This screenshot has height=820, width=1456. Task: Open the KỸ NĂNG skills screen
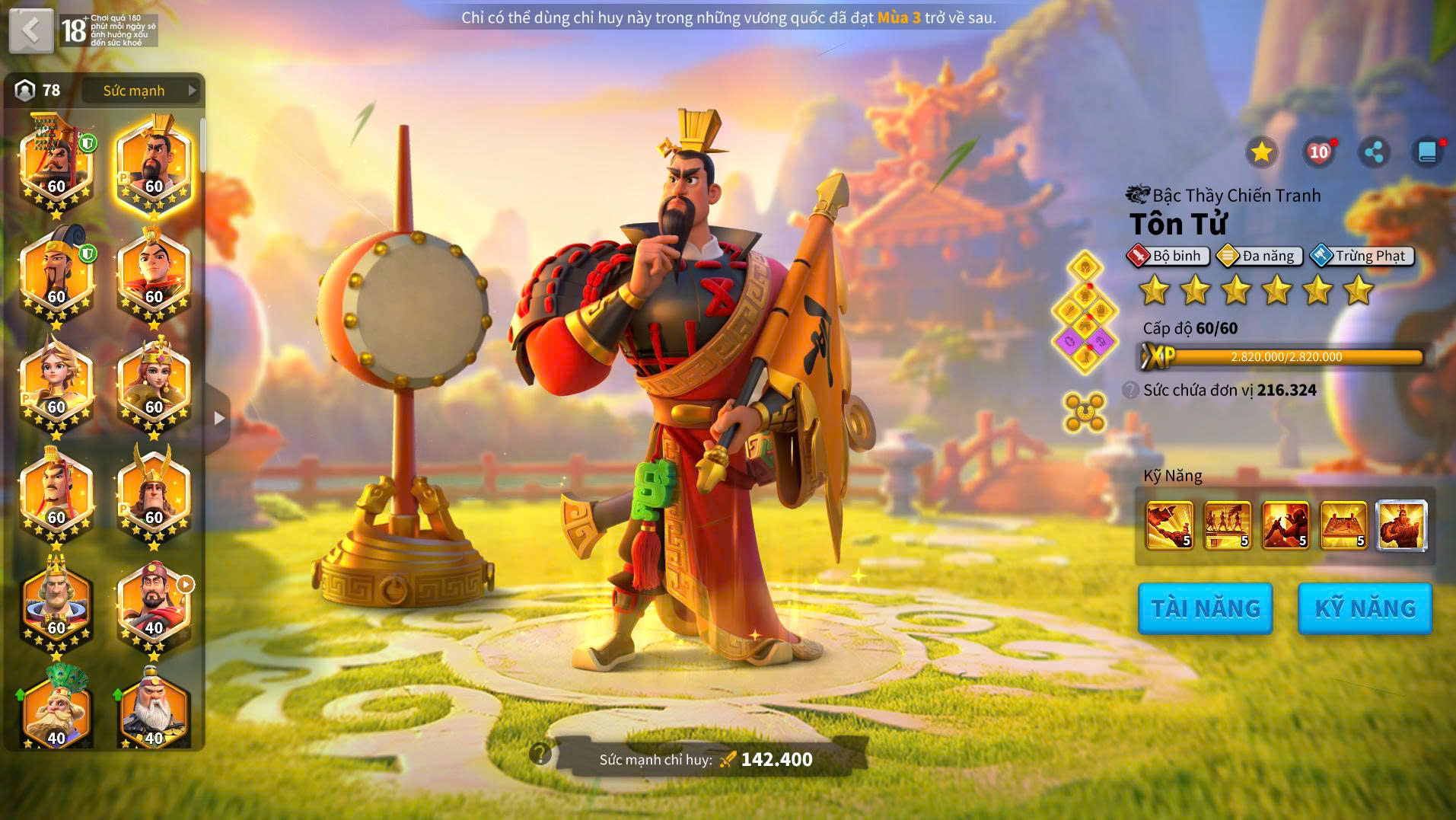[1365, 608]
